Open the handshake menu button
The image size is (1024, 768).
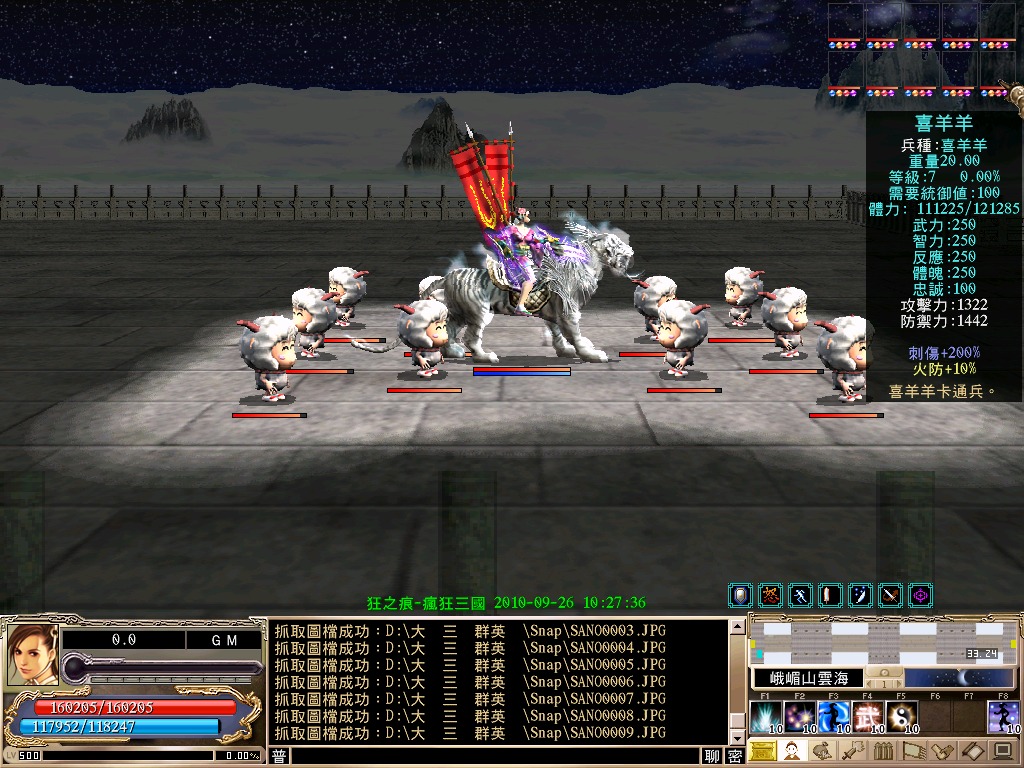coord(942,750)
